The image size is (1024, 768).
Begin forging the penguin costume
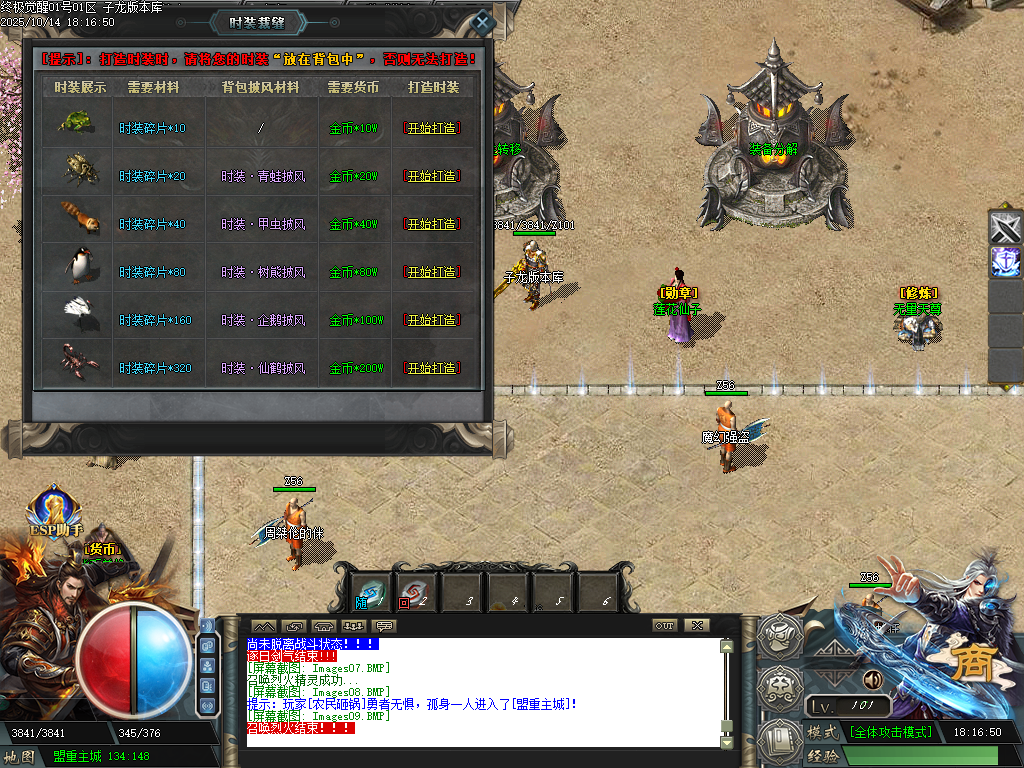point(432,272)
